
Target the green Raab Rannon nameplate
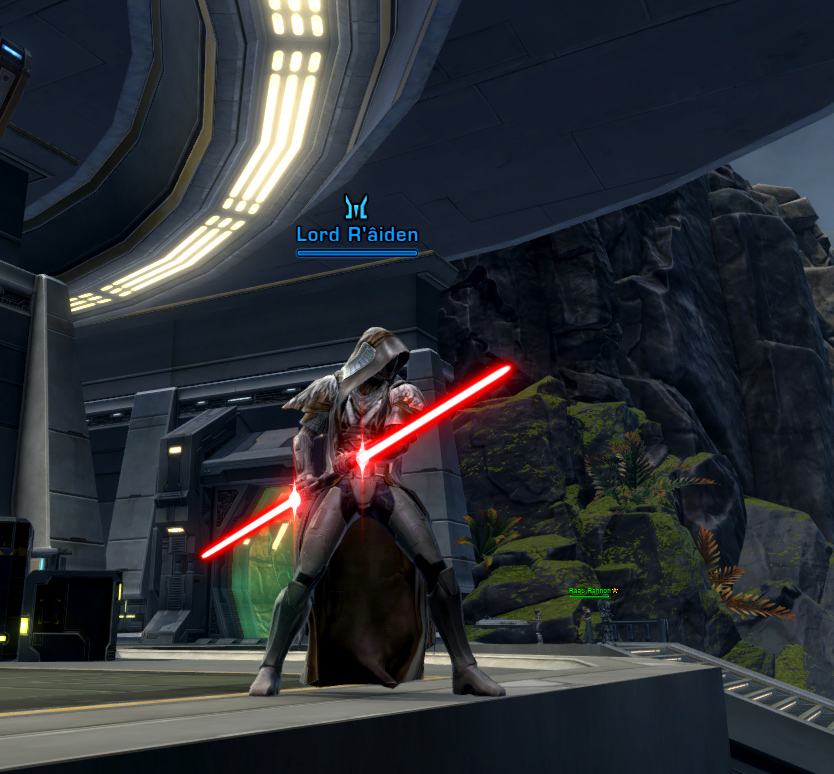pos(590,591)
